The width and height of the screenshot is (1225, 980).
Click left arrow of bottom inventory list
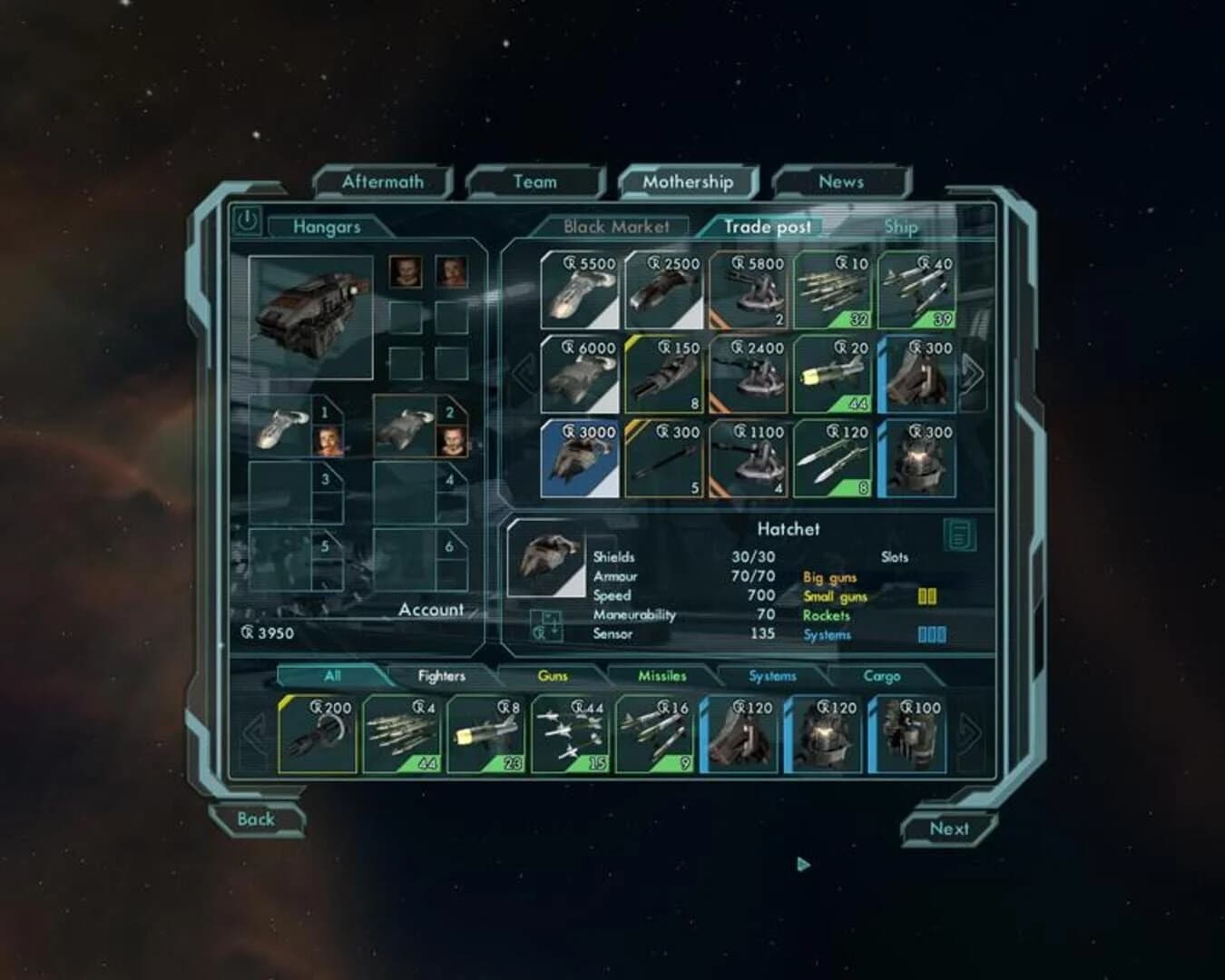tap(254, 735)
